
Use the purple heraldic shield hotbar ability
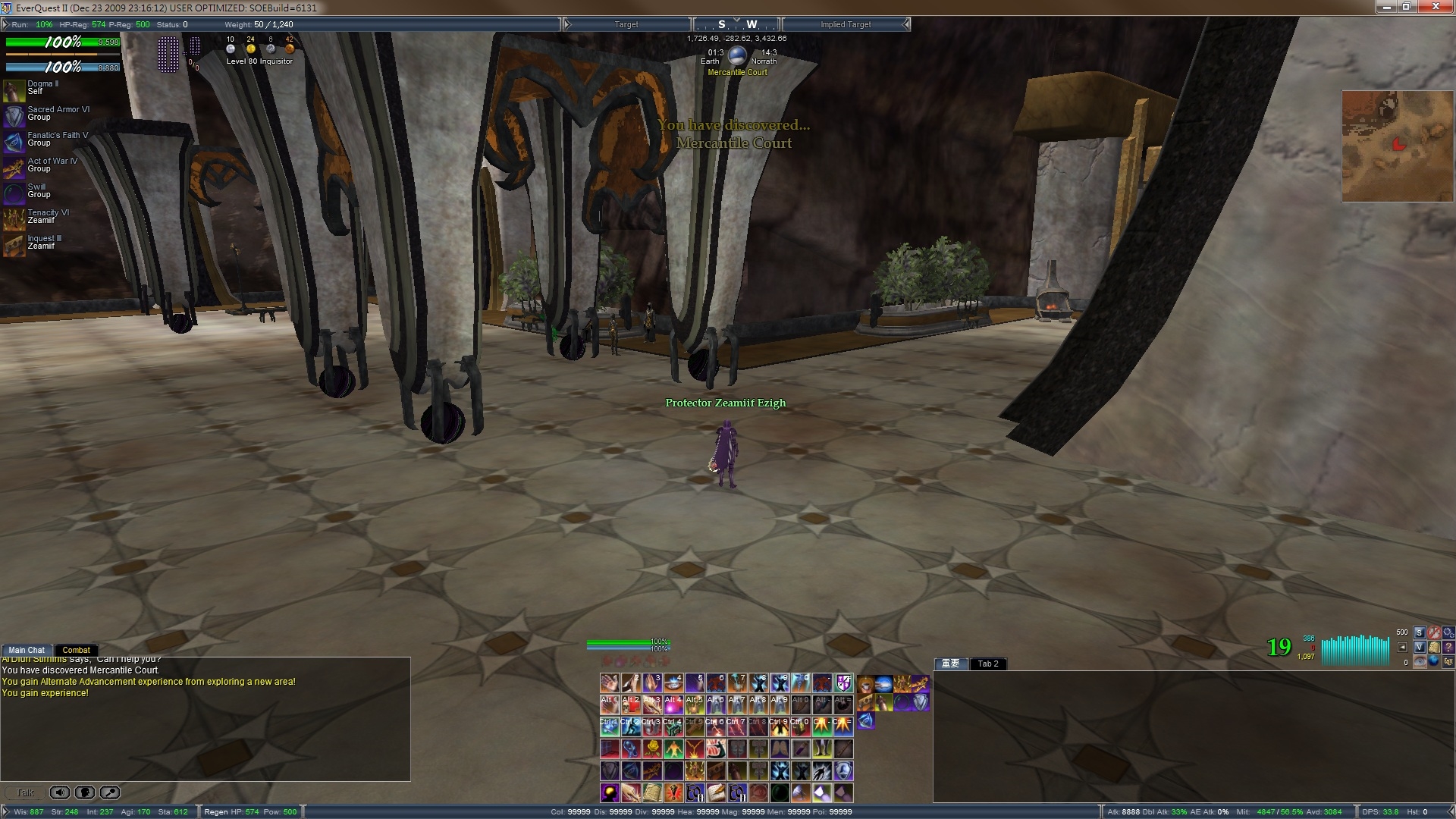[843, 683]
